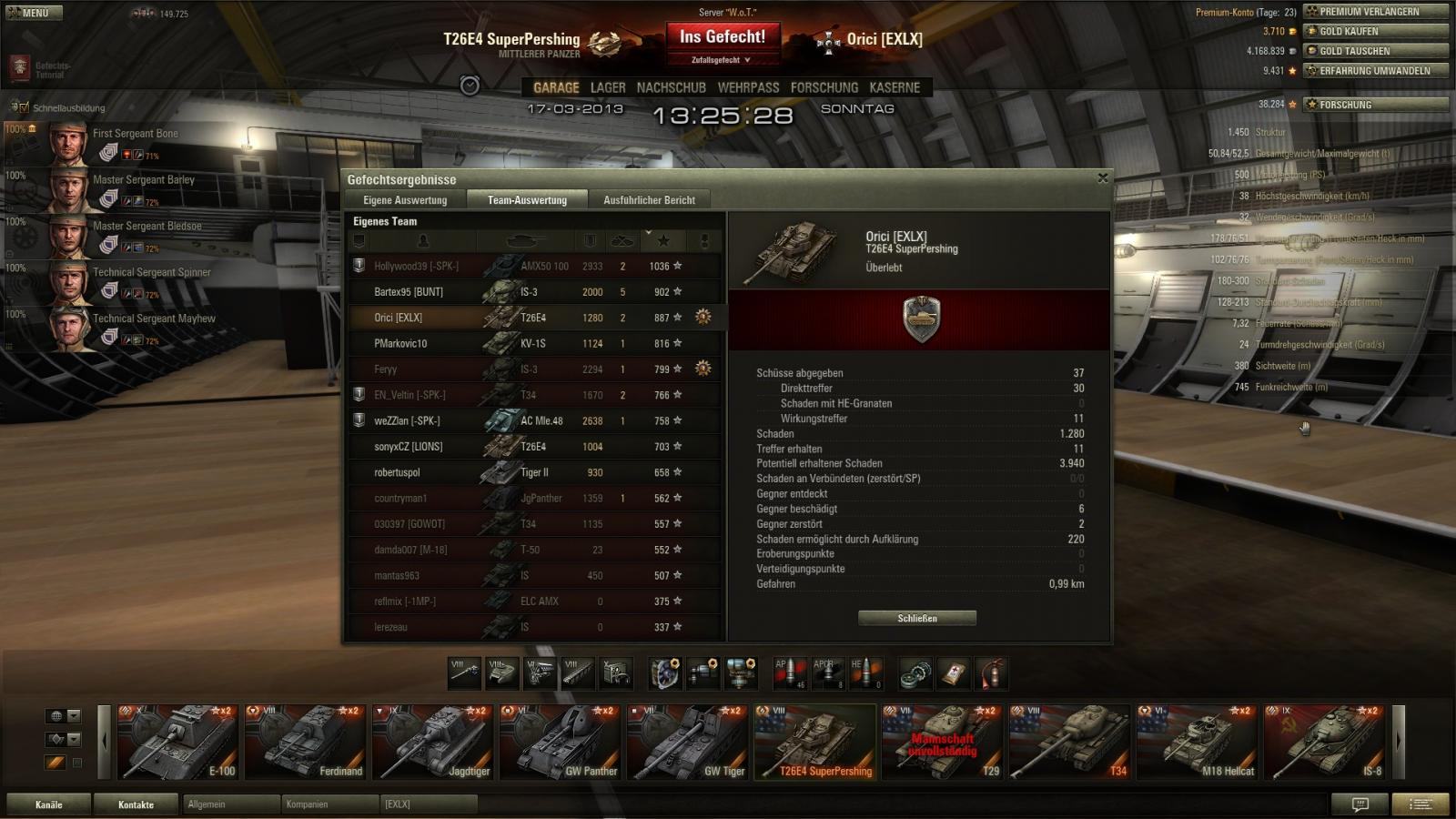Pick the M18 Hellcat vehicle
1456x819 pixels.
1197,742
